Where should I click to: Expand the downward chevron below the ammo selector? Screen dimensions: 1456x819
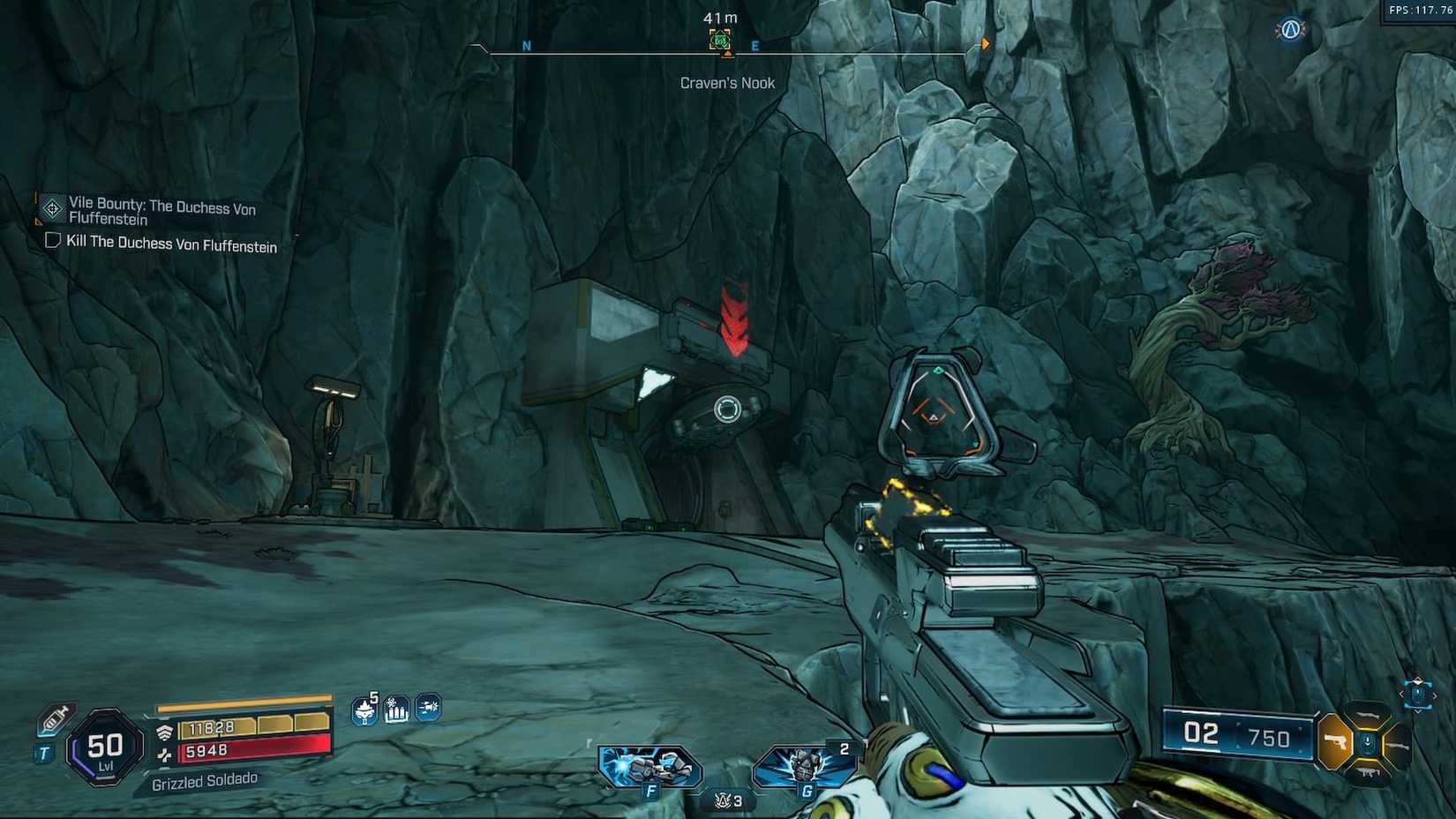click(1419, 712)
